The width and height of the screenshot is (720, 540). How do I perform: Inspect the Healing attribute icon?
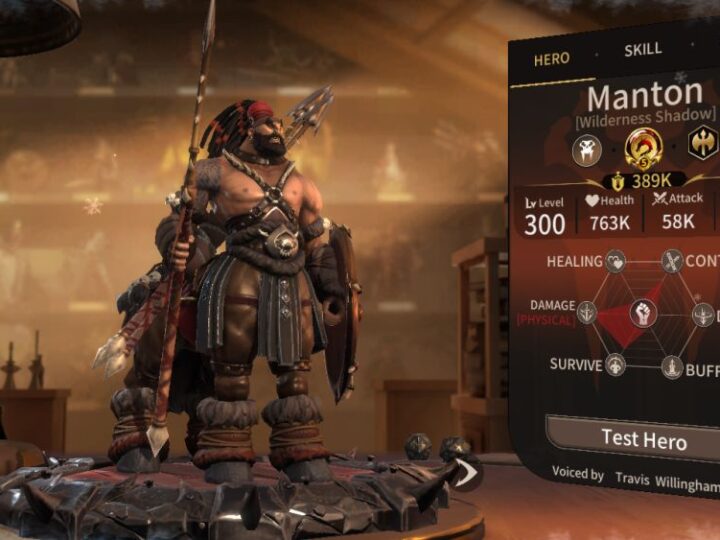616,262
